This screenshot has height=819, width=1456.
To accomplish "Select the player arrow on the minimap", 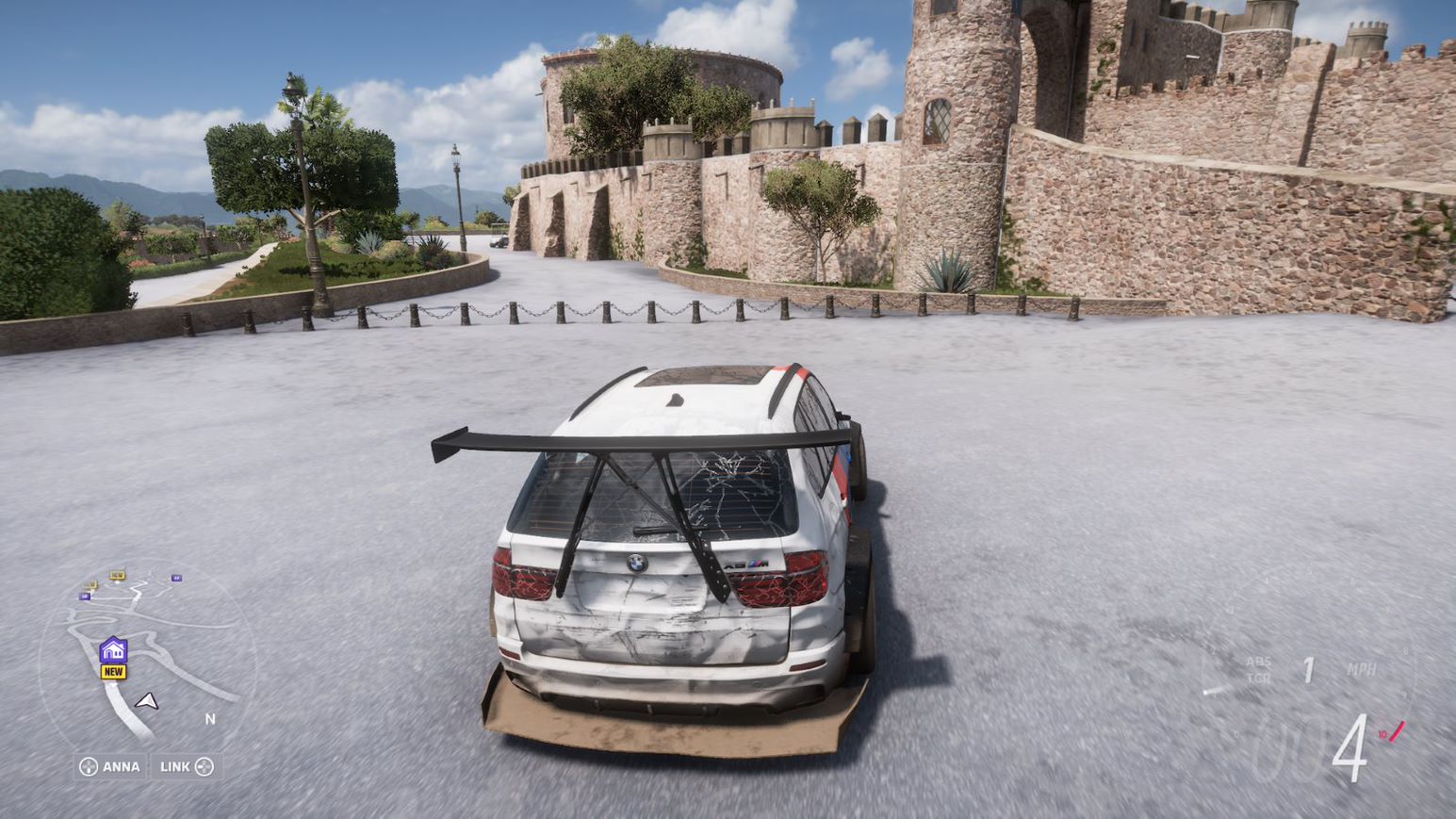I will tap(147, 701).
